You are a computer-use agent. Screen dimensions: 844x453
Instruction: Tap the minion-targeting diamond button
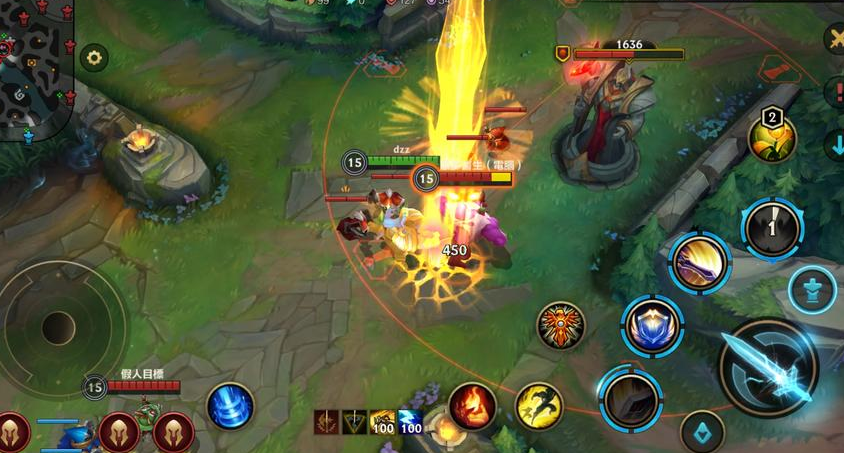pos(702,432)
